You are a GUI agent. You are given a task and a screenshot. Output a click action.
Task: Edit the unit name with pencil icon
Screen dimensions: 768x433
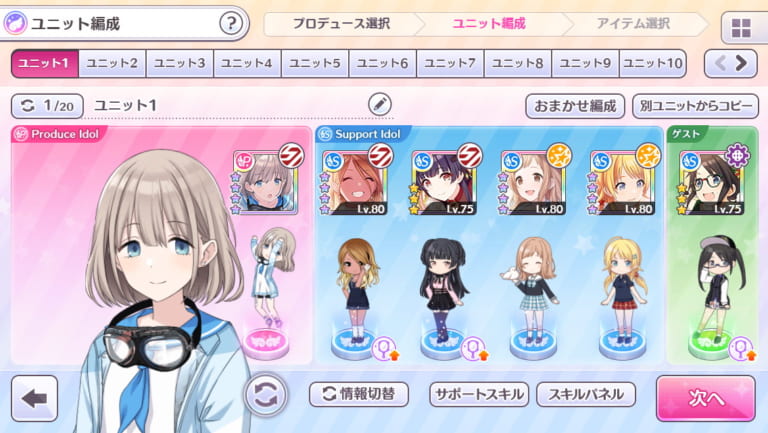click(x=380, y=104)
